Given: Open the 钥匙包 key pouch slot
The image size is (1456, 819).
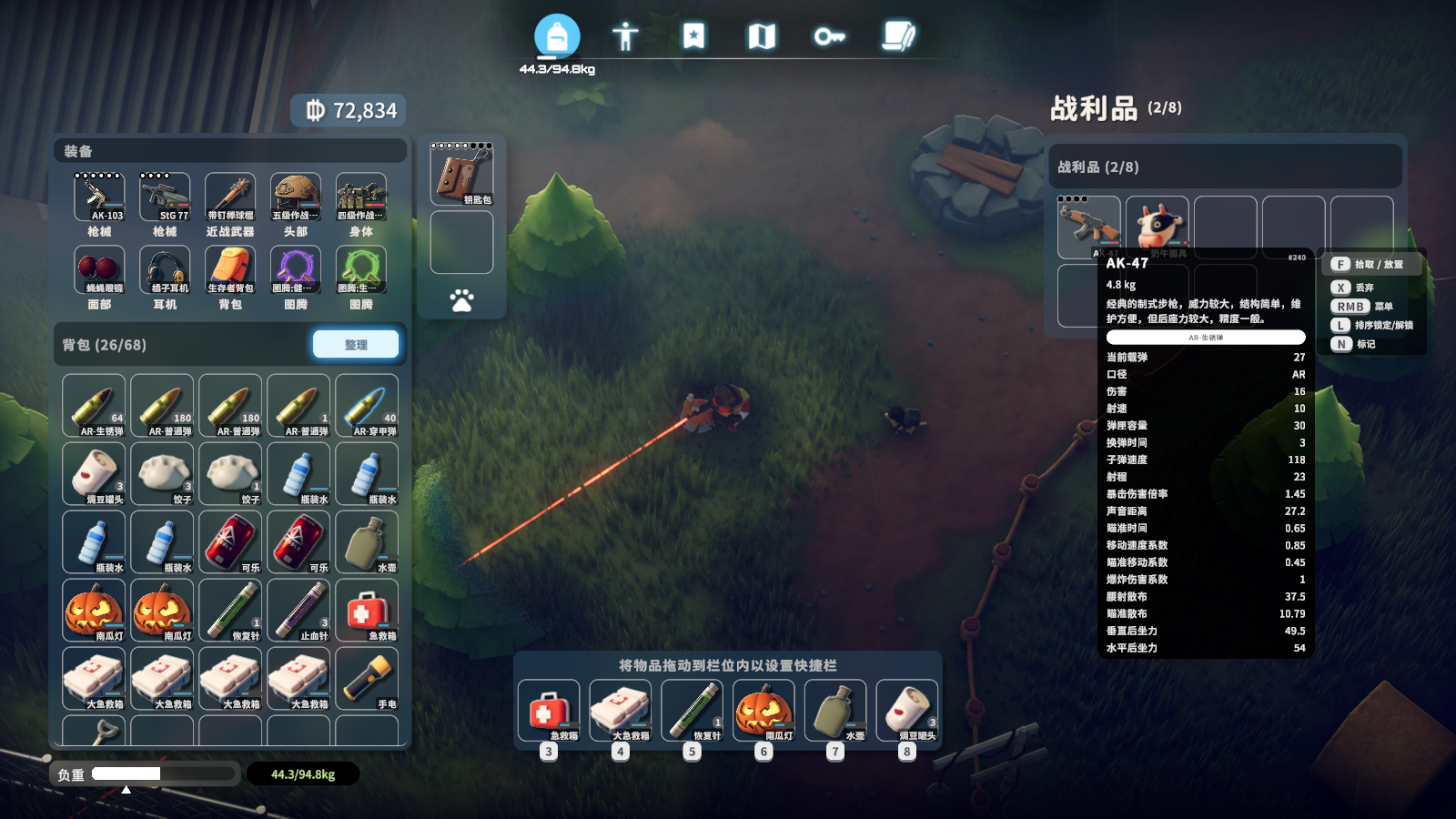Looking at the screenshot, I should (462, 175).
